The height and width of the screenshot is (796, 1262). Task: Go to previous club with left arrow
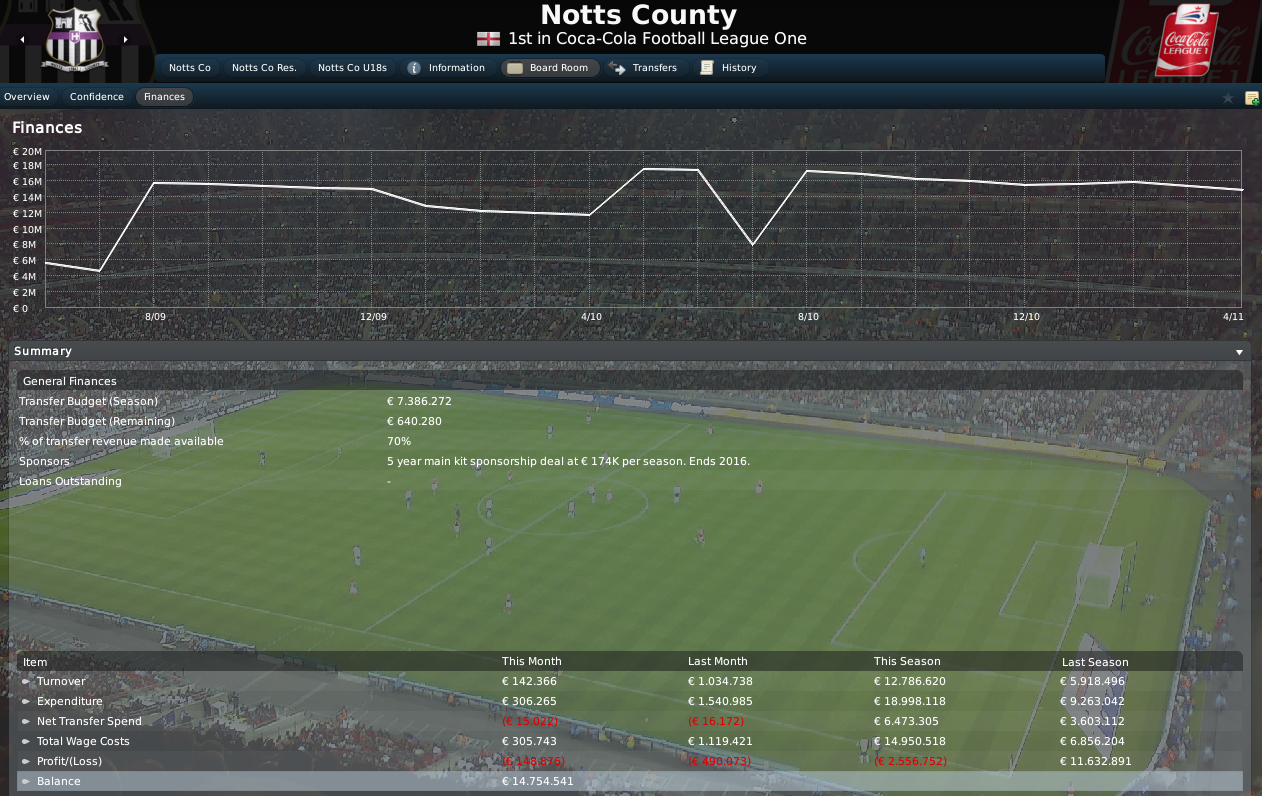tap(22, 40)
